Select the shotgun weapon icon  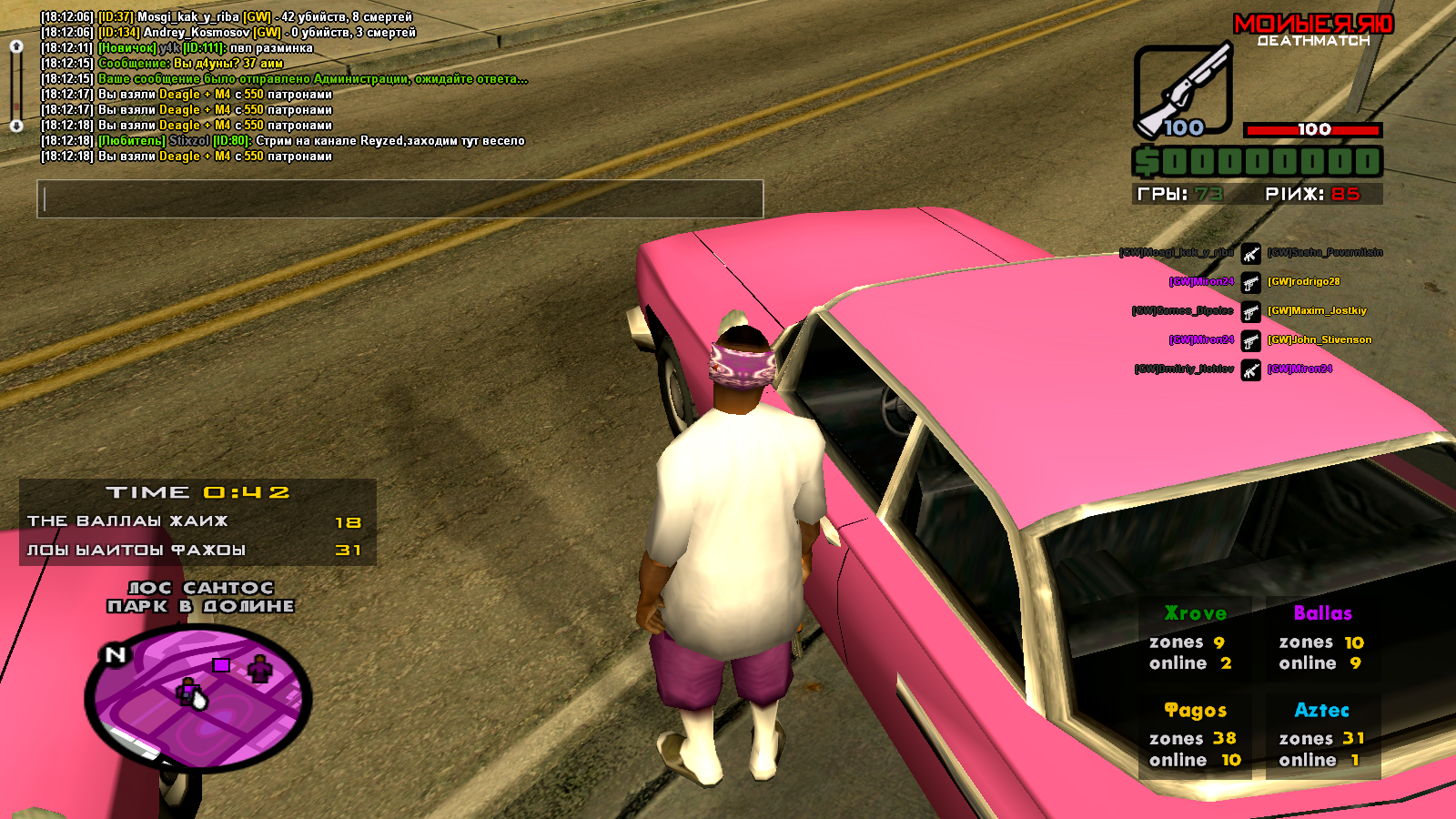pos(1183,91)
